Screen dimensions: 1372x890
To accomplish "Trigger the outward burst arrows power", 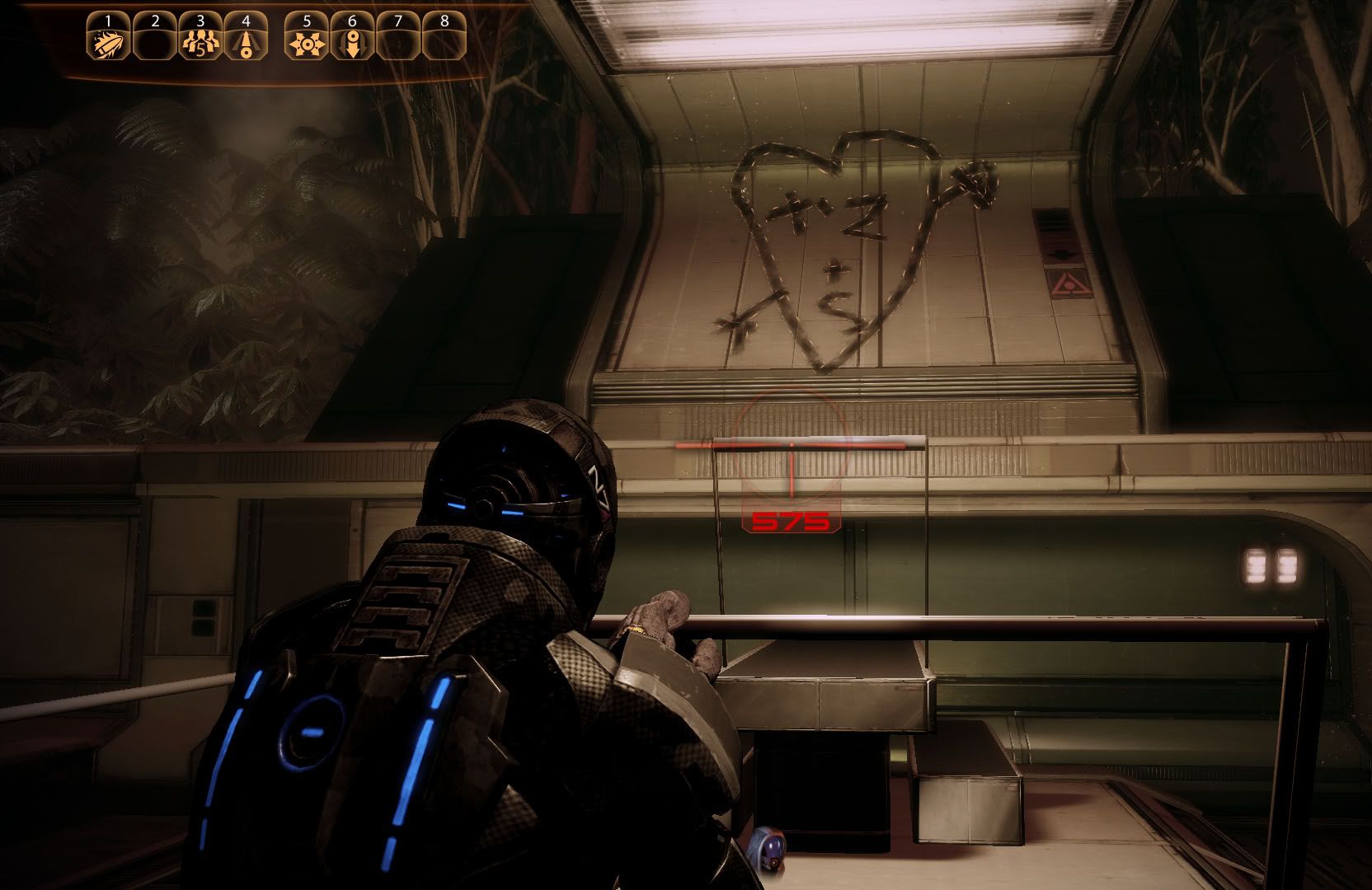I will [x=306, y=42].
